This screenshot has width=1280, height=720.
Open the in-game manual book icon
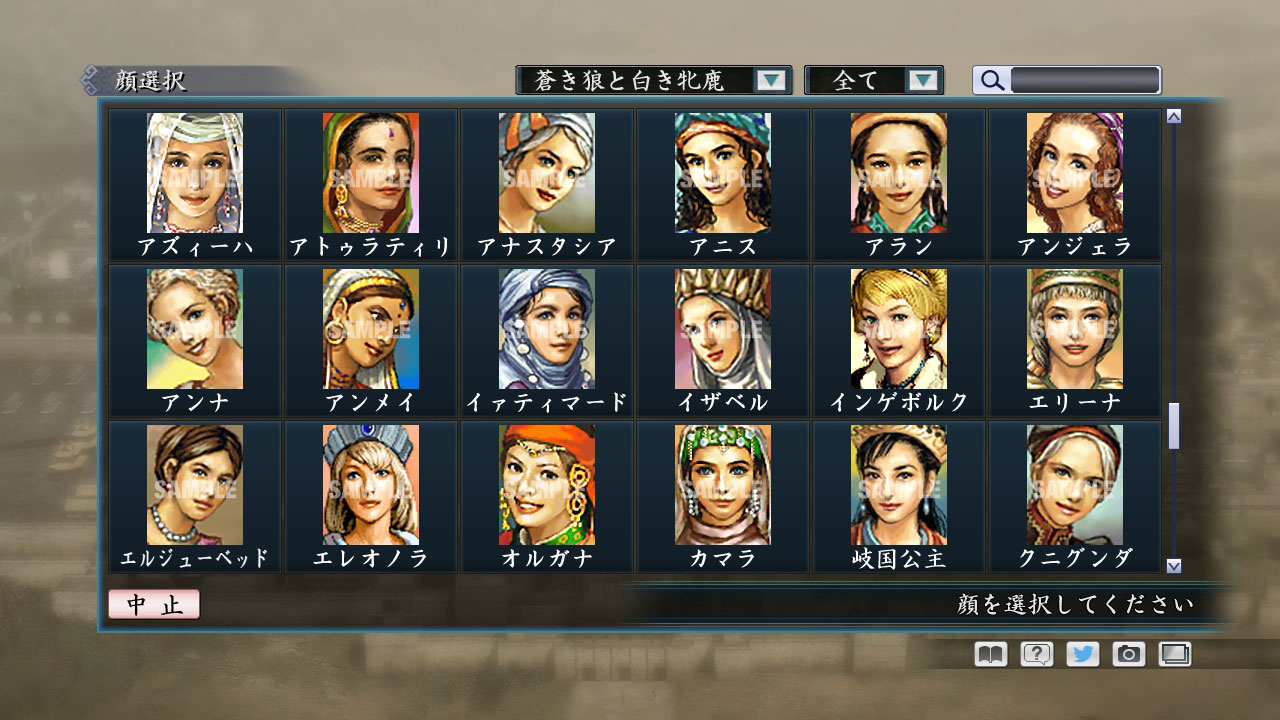[988, 653]
